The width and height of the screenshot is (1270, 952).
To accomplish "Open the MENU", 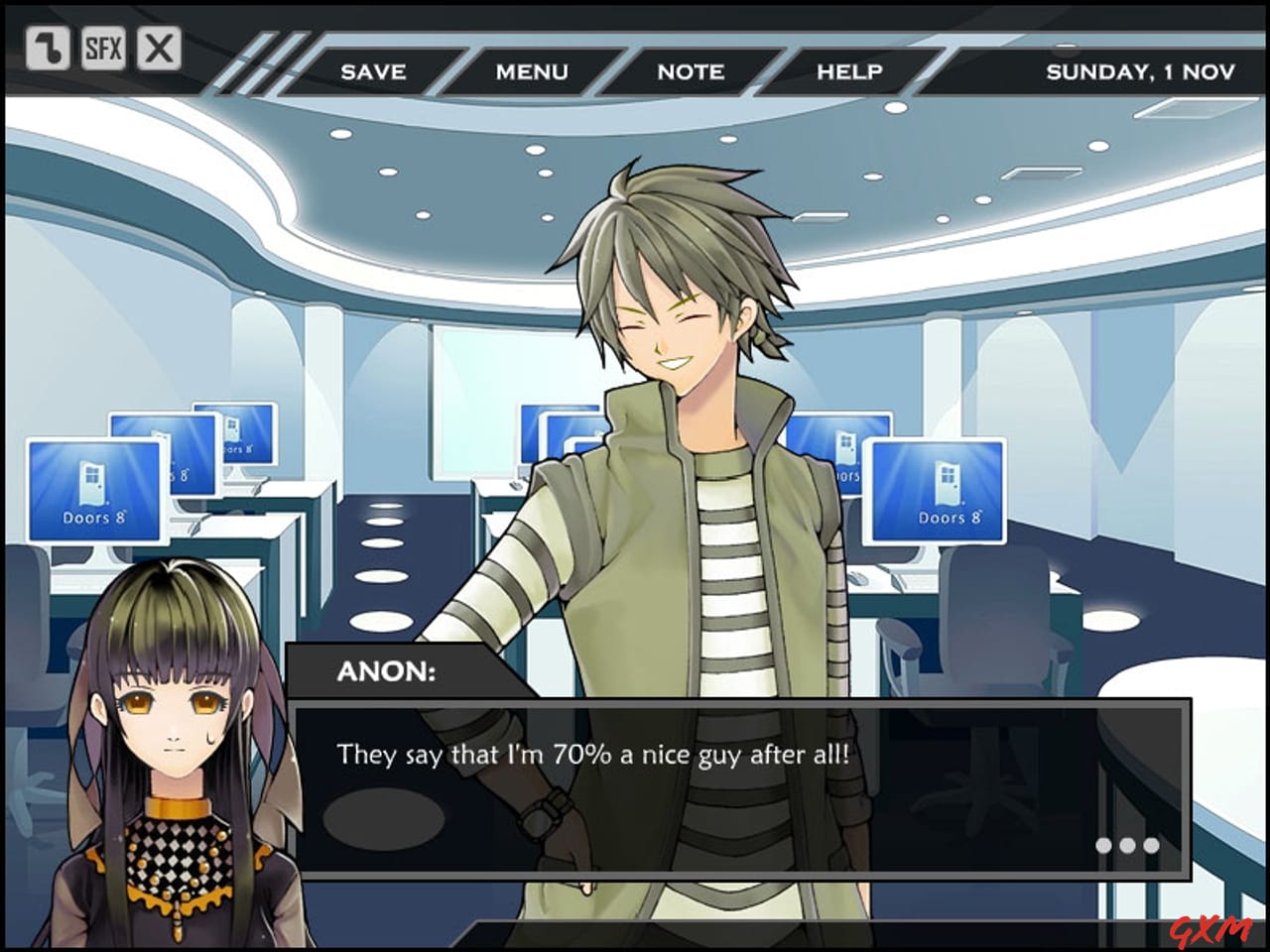I will tap(533, 71).
